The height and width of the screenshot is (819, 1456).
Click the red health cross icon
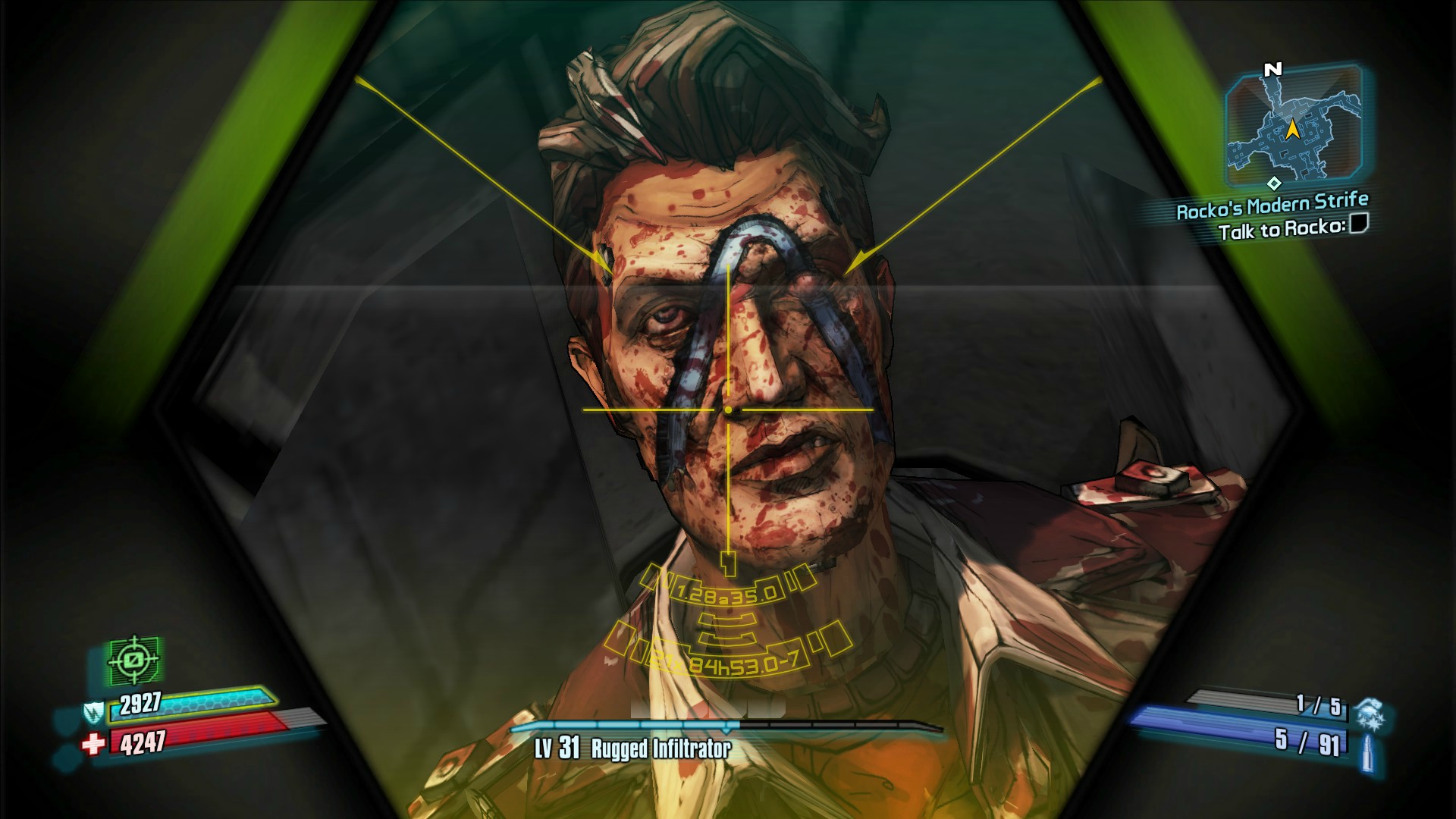tap(93, 745)
